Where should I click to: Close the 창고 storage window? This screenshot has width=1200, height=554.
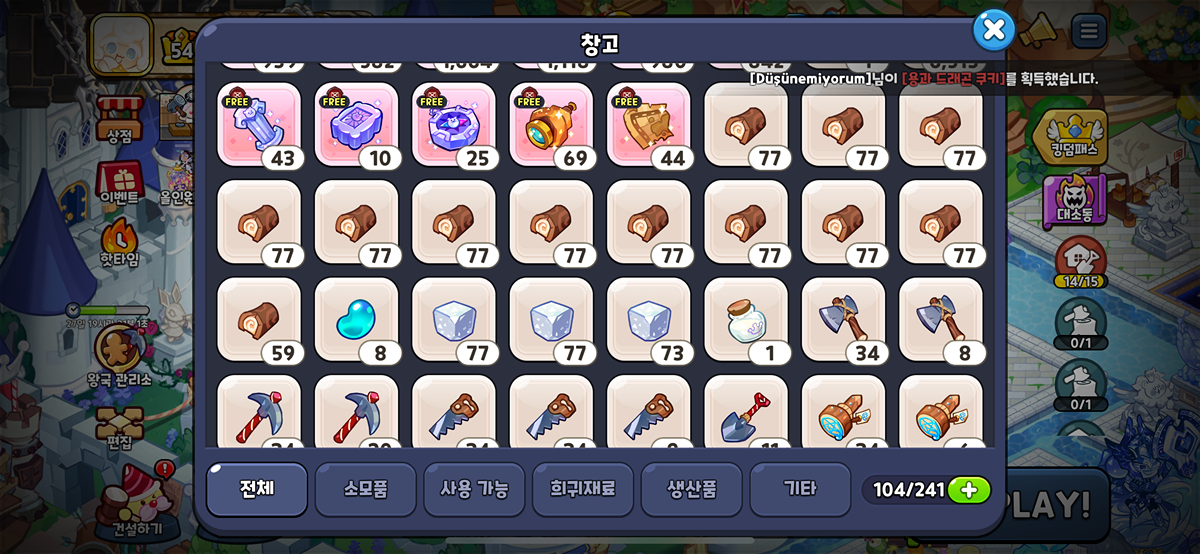pos(993,31)
